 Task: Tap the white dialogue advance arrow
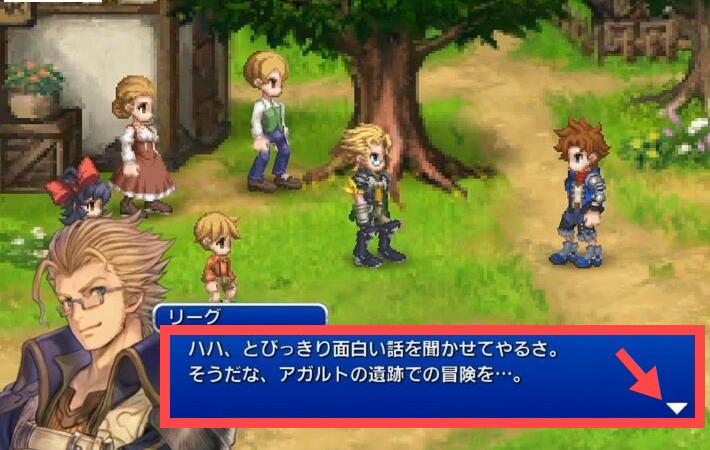(677, 408)
